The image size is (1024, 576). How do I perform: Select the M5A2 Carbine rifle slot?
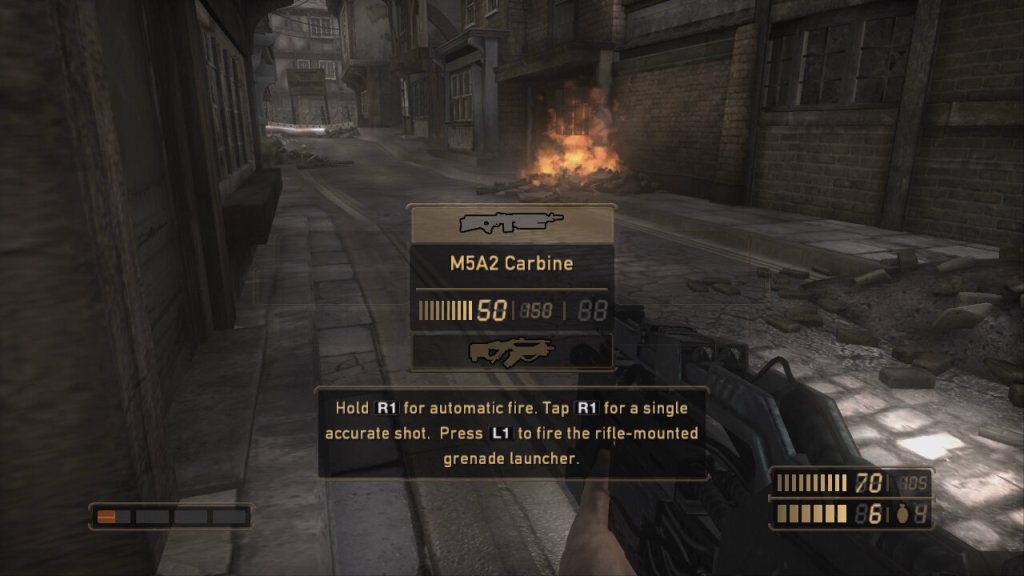511,223
